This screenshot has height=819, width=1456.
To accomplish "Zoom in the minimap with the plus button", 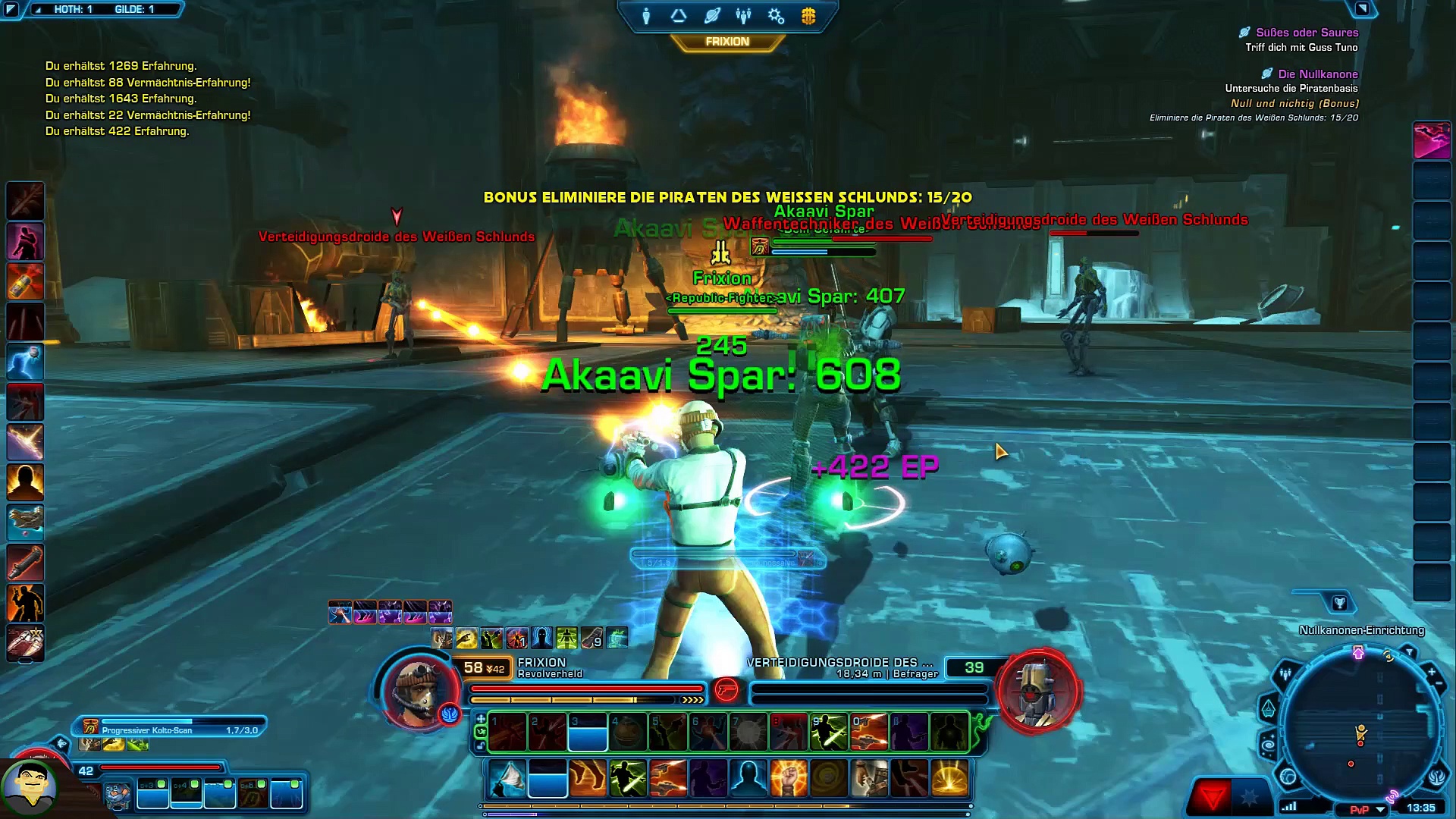I will click(1431, 672).
